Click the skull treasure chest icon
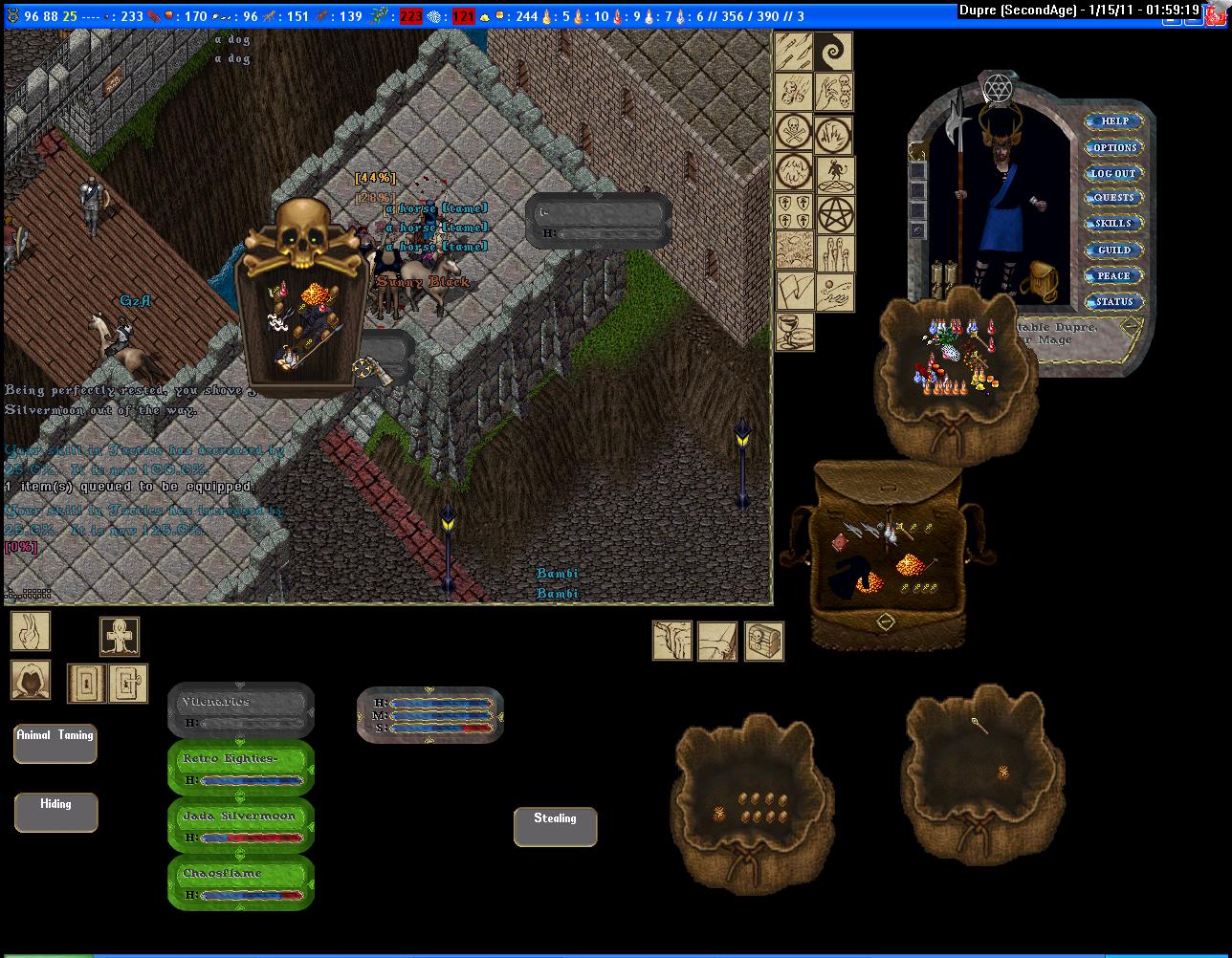 (764, 641)
